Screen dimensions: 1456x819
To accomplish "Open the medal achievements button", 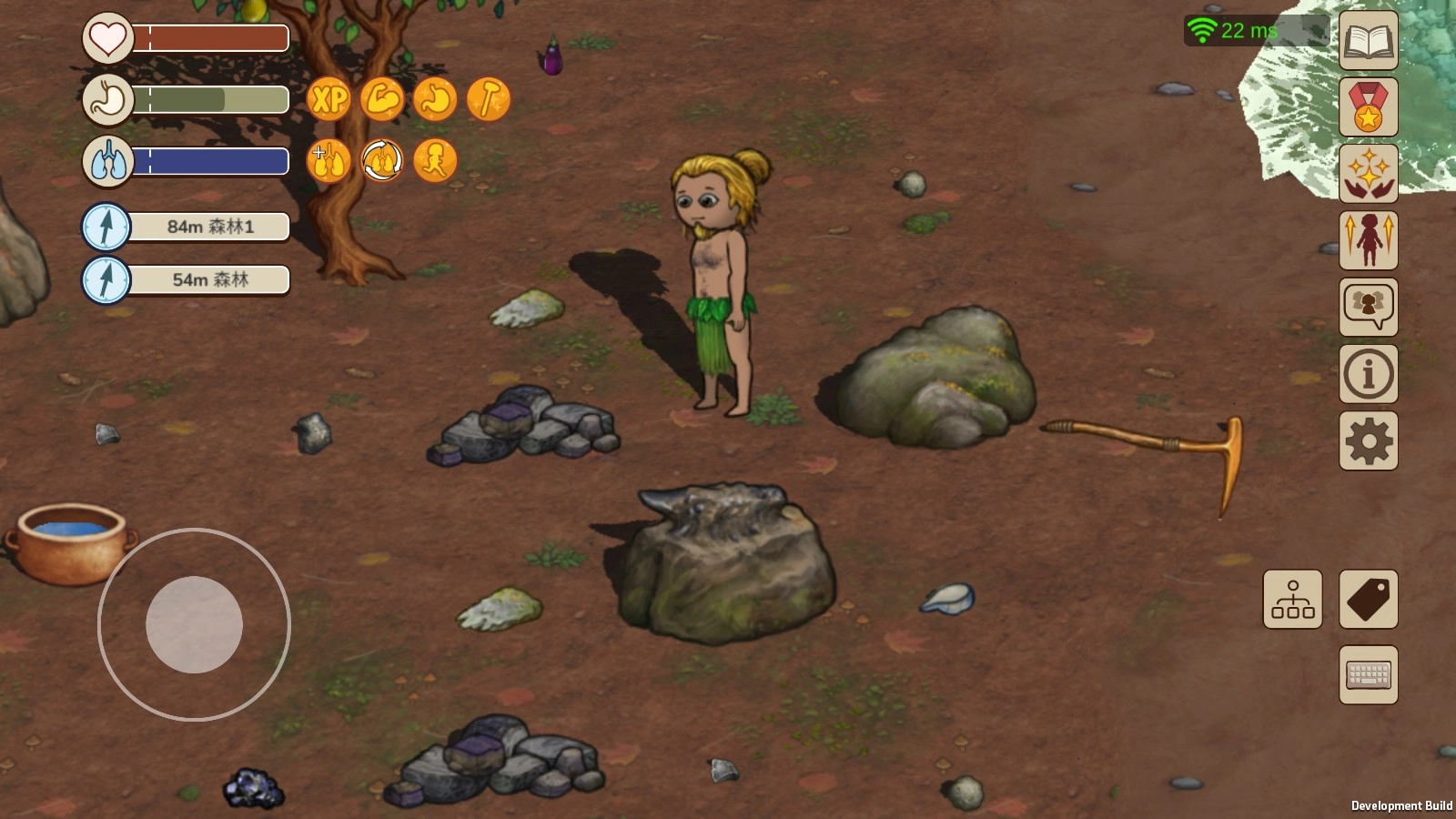I will pyautogui.click(x=1368, y=107).
